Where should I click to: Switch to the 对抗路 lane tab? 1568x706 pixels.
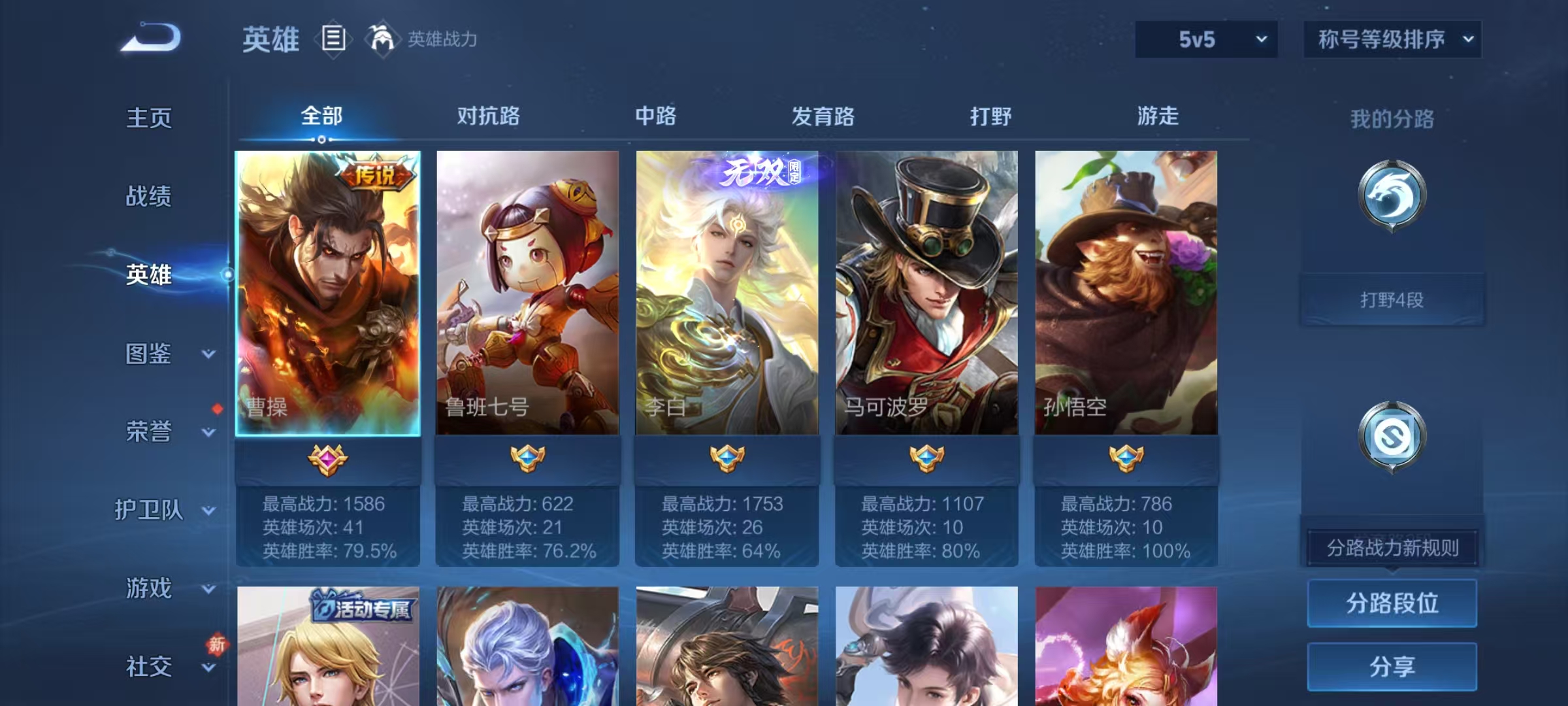coord(487,116)
